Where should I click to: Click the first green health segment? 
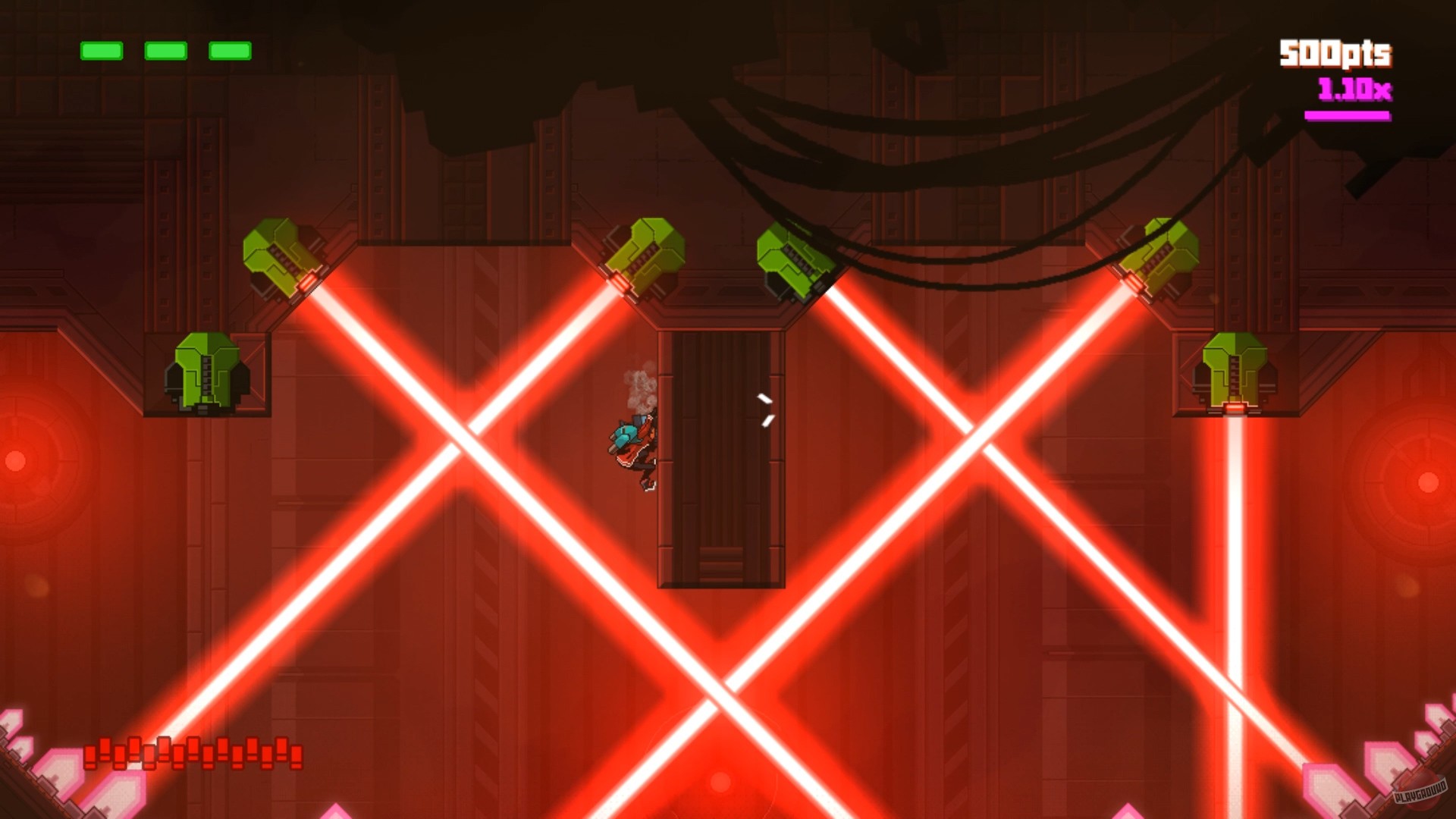point(101,52)
